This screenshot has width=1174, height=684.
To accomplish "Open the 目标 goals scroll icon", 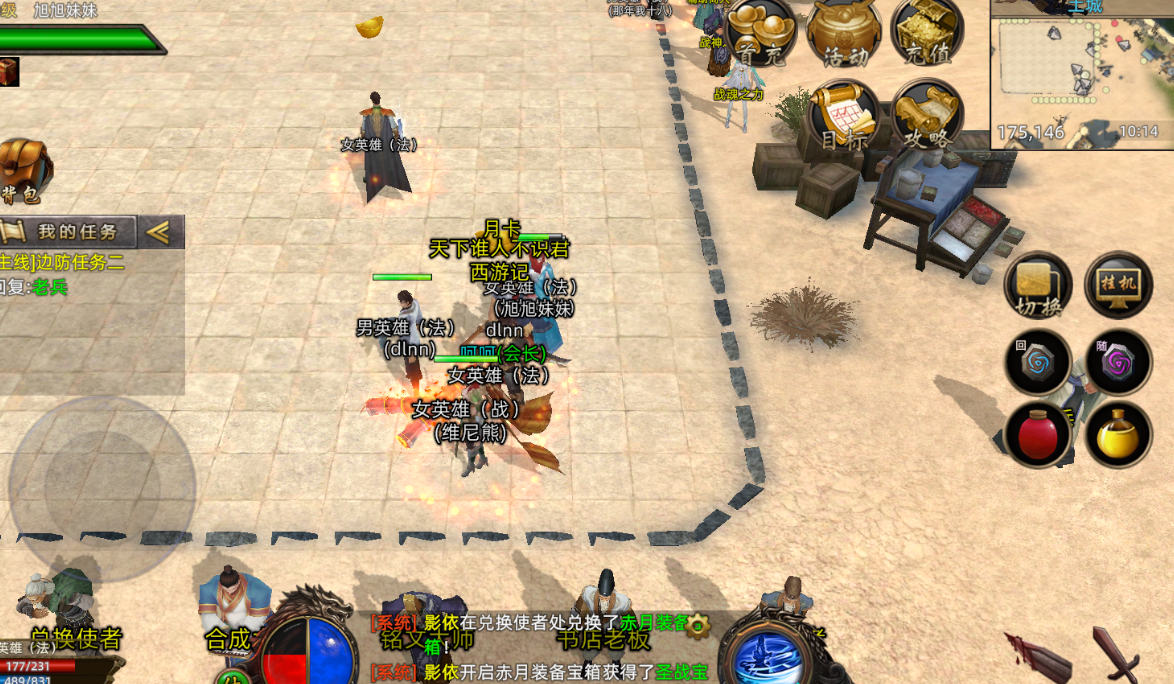I will pyautogui.click(x=845, y=115).
